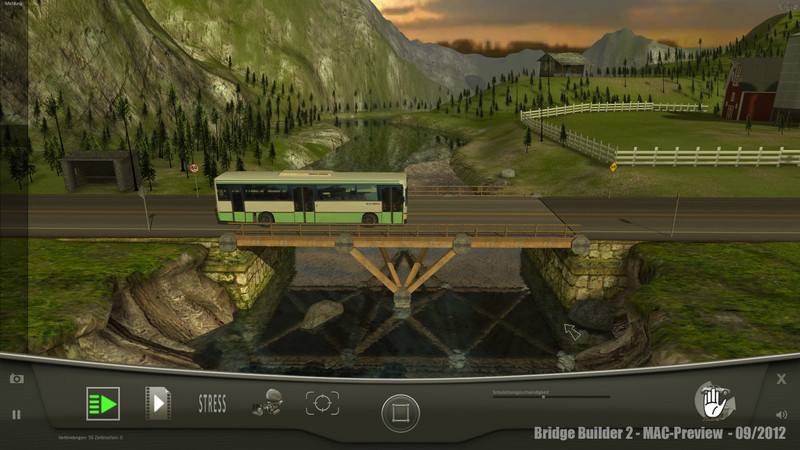The width and height of the screenshot is (800, 450).
Task: Click the green fast-forward simulation button
Action: pos(102,404)
